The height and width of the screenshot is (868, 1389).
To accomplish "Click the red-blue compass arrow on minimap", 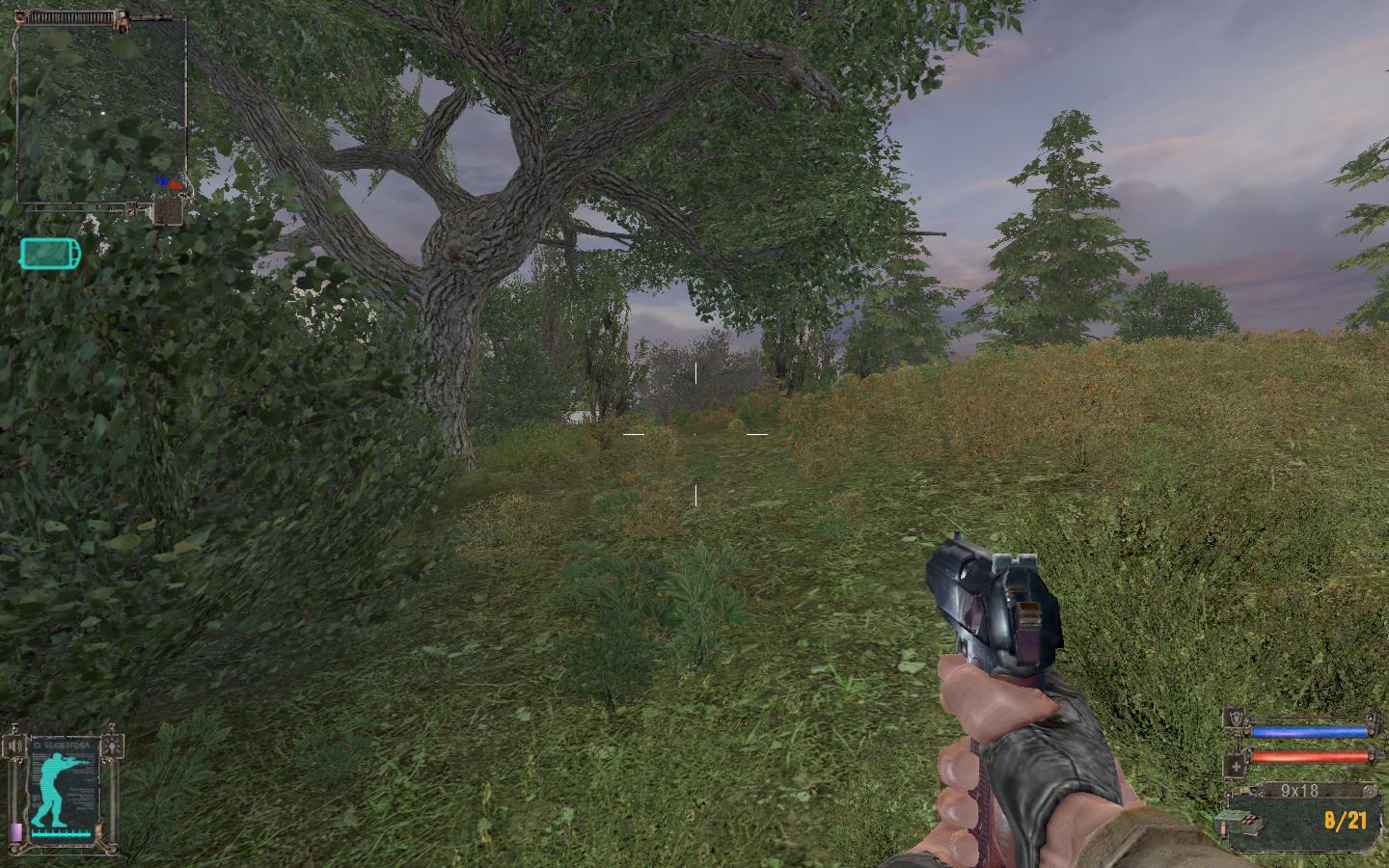I will 169,181.
